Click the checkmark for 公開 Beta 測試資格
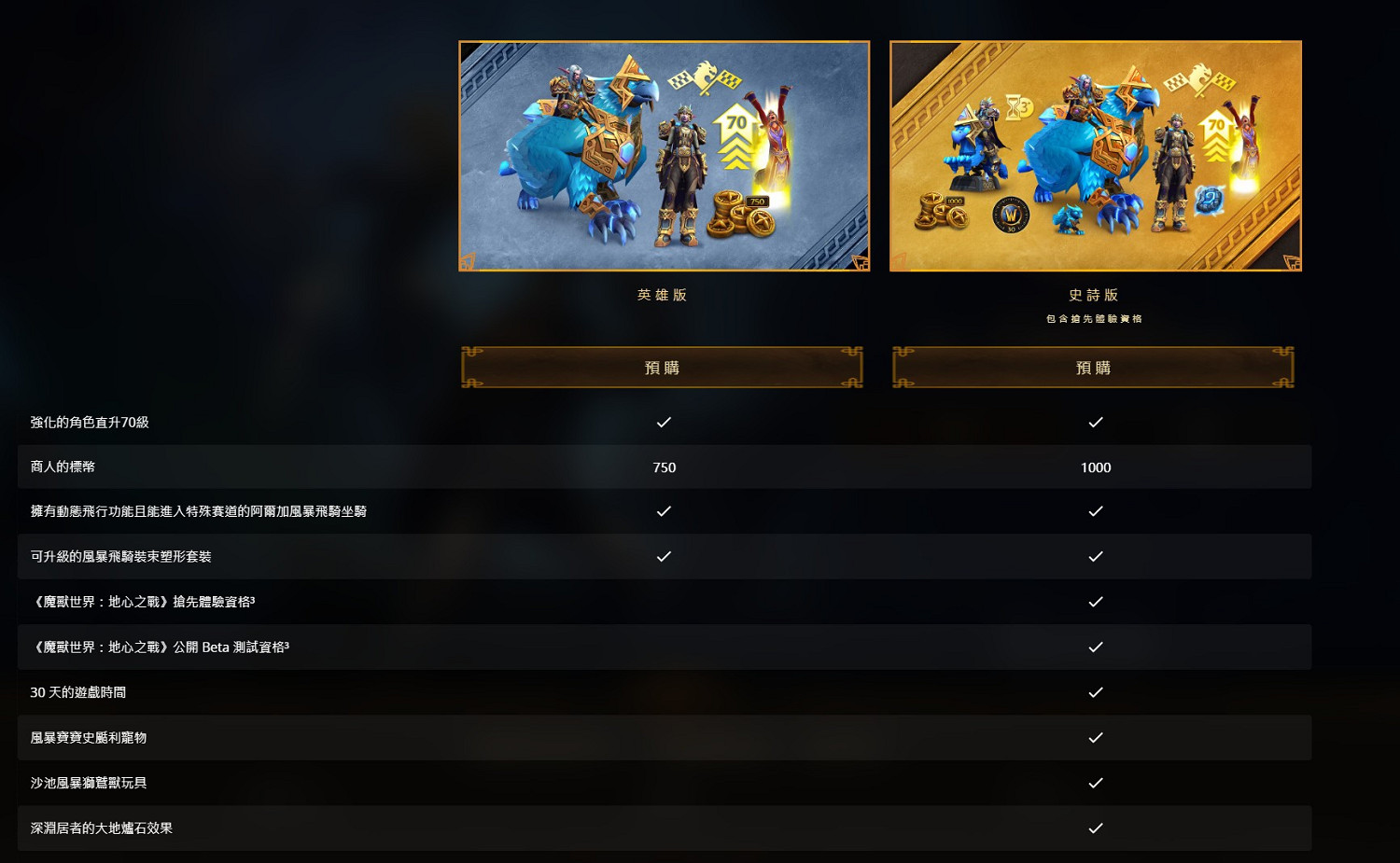 (1096, 647)
